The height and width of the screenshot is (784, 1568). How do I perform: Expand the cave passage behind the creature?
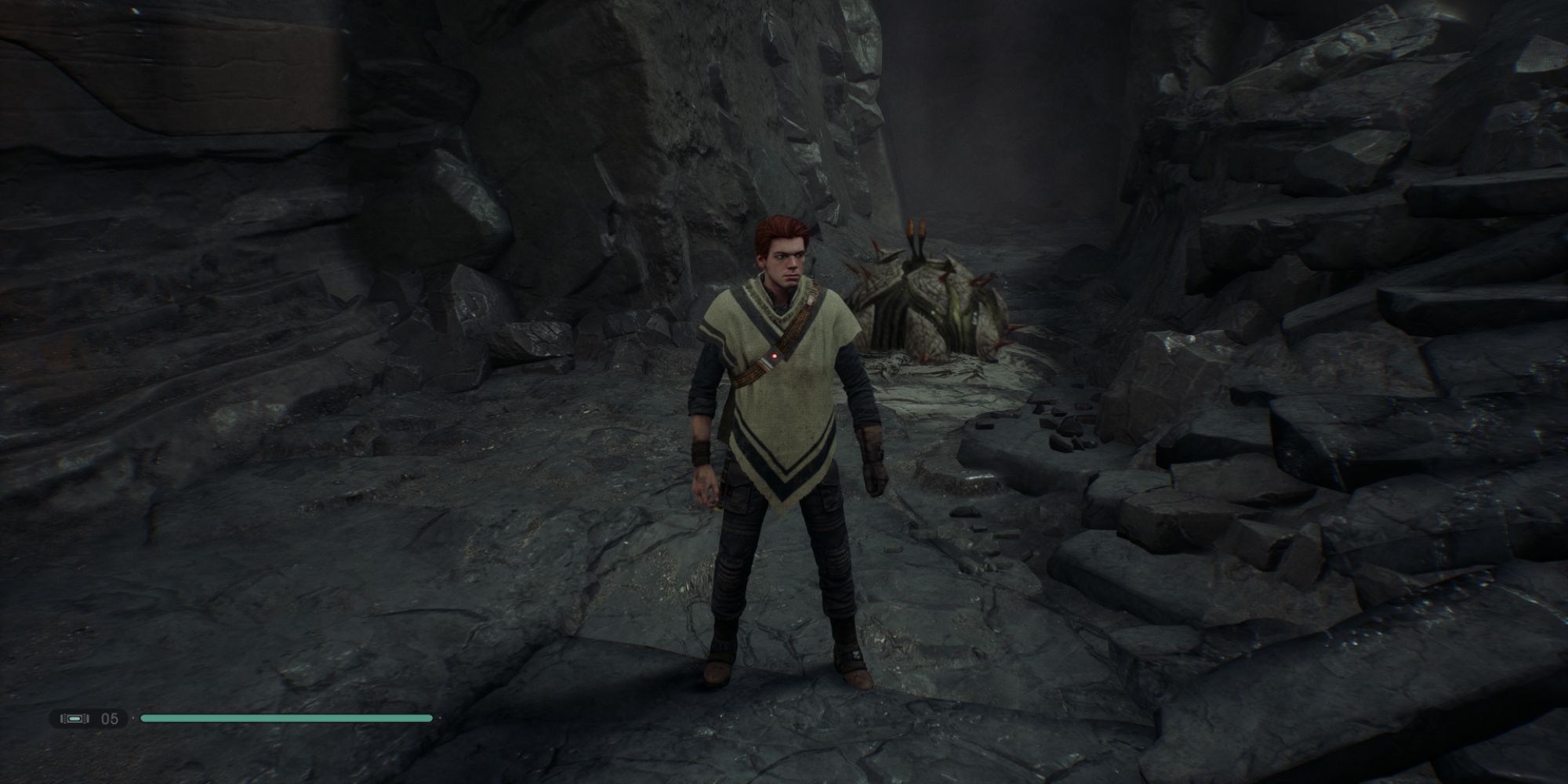(1004, 141)
